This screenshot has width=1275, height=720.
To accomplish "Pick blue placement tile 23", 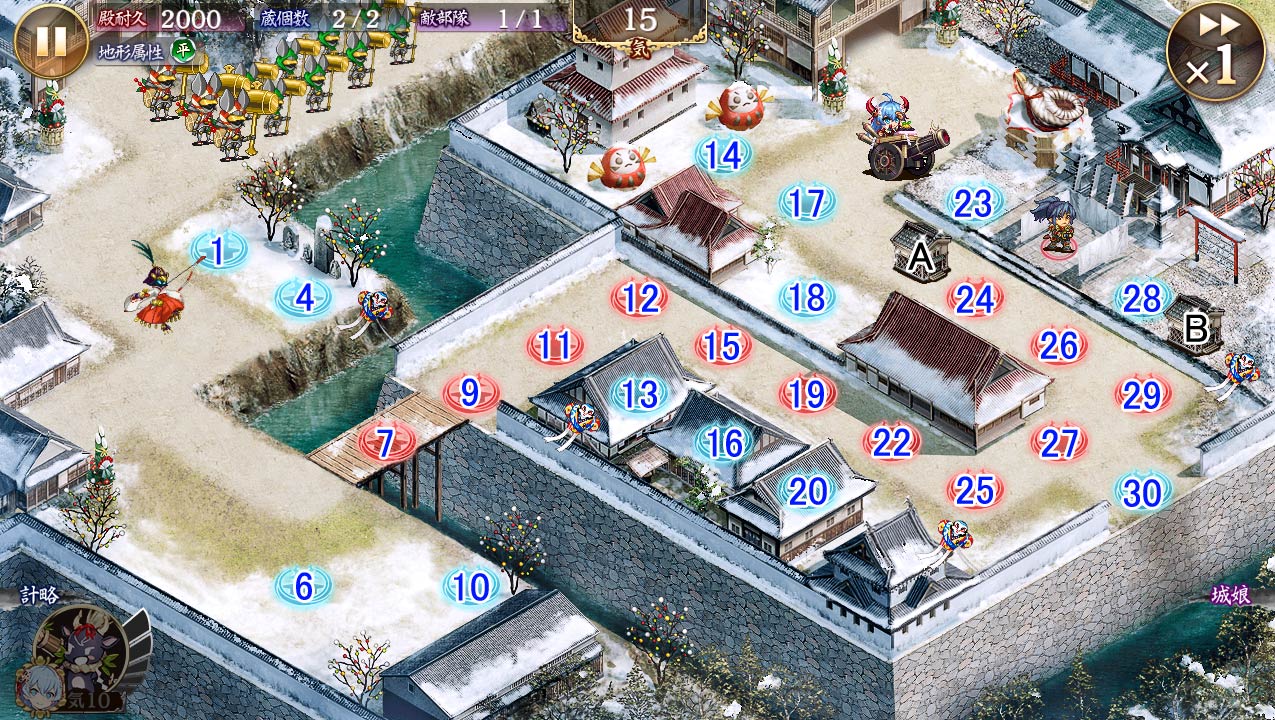I will click(x=973, y=203).
